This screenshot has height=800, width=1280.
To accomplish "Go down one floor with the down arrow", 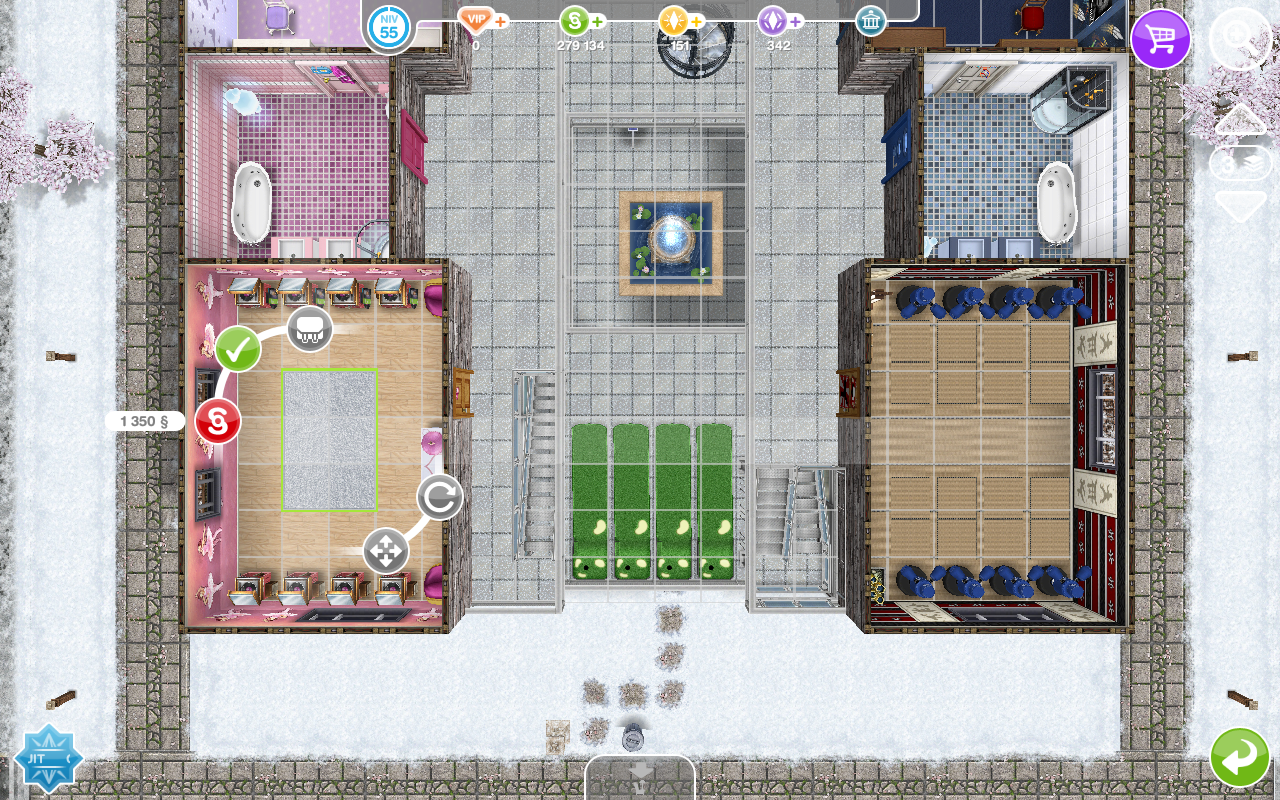I will 1240,206.
